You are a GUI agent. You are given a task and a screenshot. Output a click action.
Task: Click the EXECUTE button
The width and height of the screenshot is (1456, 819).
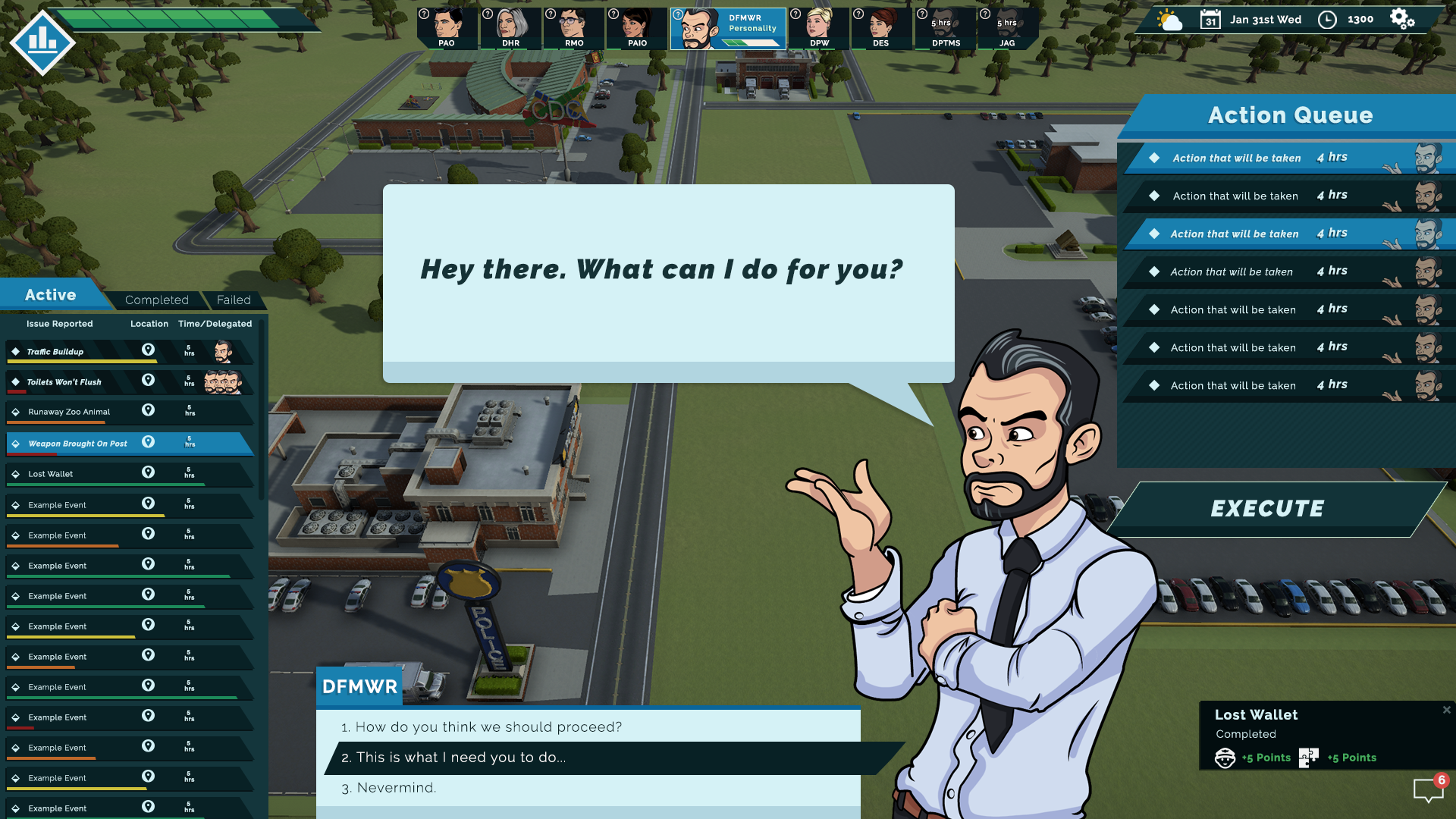(1267, 509)
